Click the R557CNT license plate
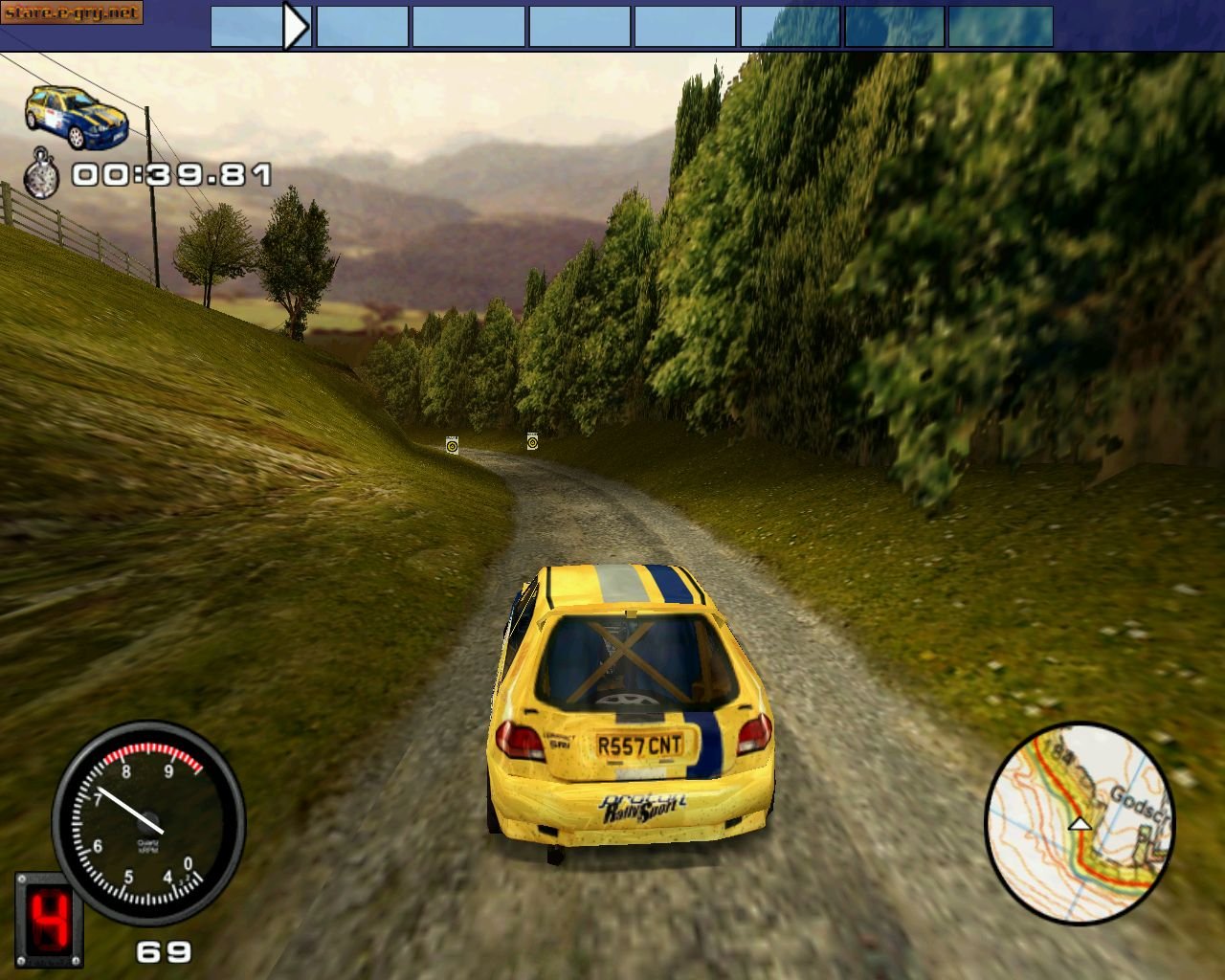The width and height of the screenshot is (1225, 980). 640,742
